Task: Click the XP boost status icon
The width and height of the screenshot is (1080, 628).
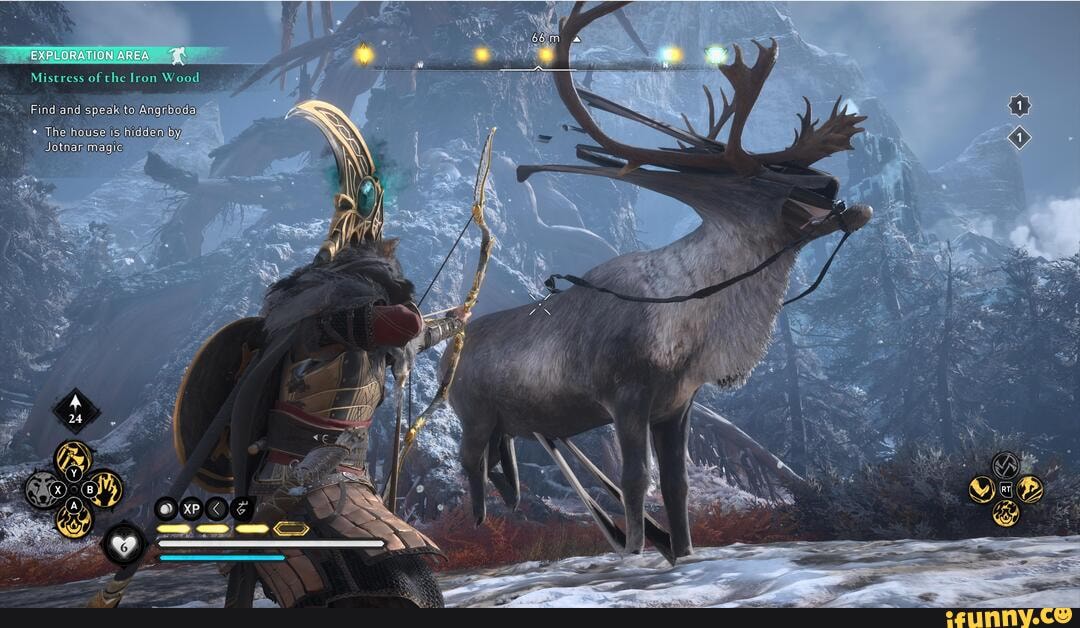Action: coord(191,508)
